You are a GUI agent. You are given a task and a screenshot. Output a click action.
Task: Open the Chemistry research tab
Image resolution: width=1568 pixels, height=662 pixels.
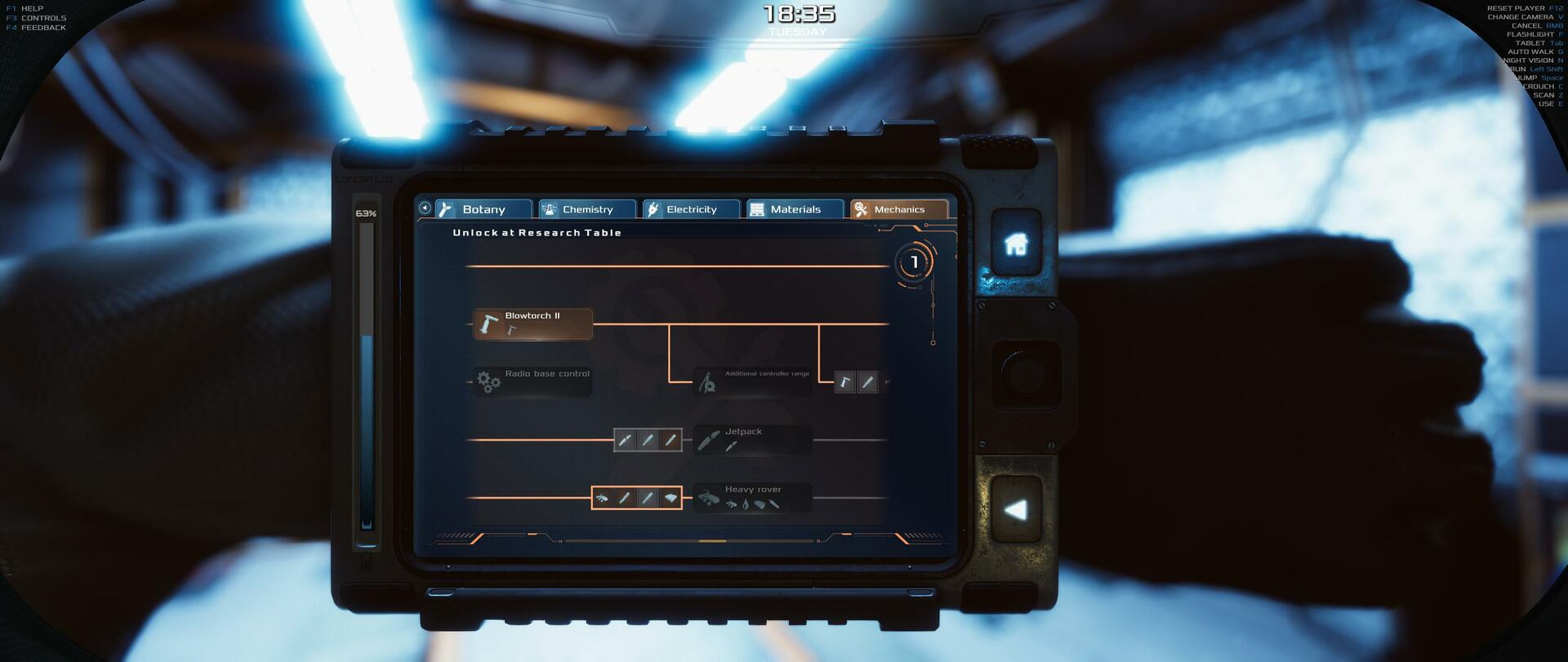pos(586,209)
